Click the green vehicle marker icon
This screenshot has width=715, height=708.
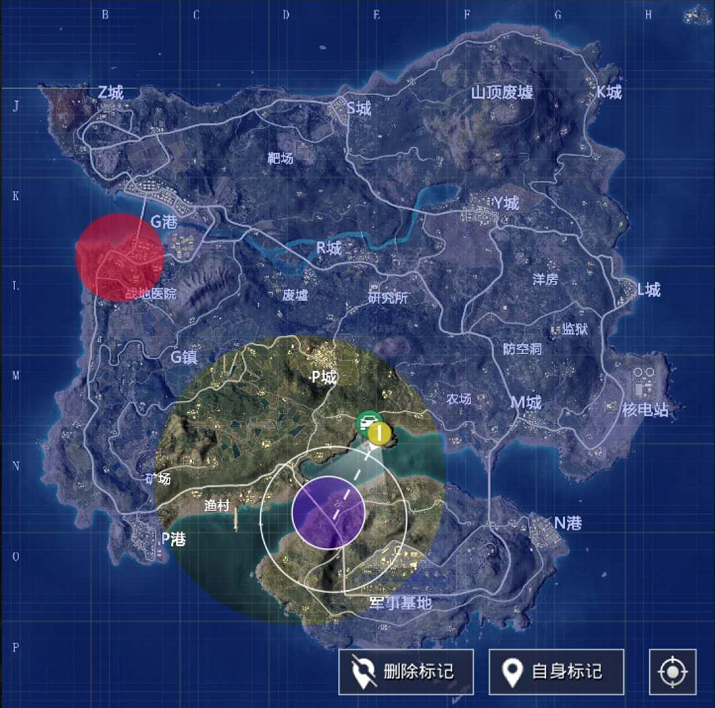(x=367, y=421)
